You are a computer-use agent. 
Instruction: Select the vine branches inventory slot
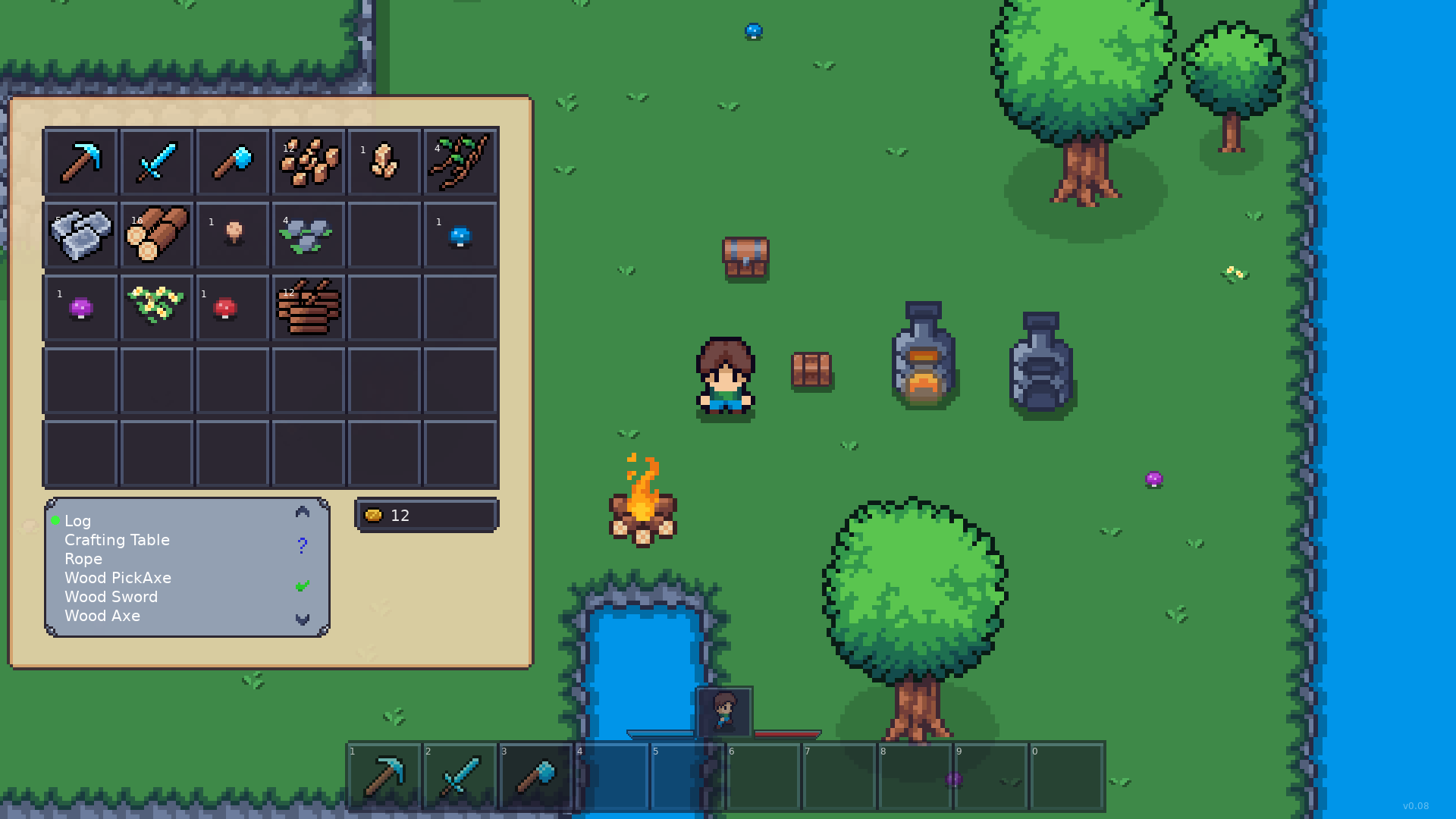pyautogui.click(x=460, y=162)
